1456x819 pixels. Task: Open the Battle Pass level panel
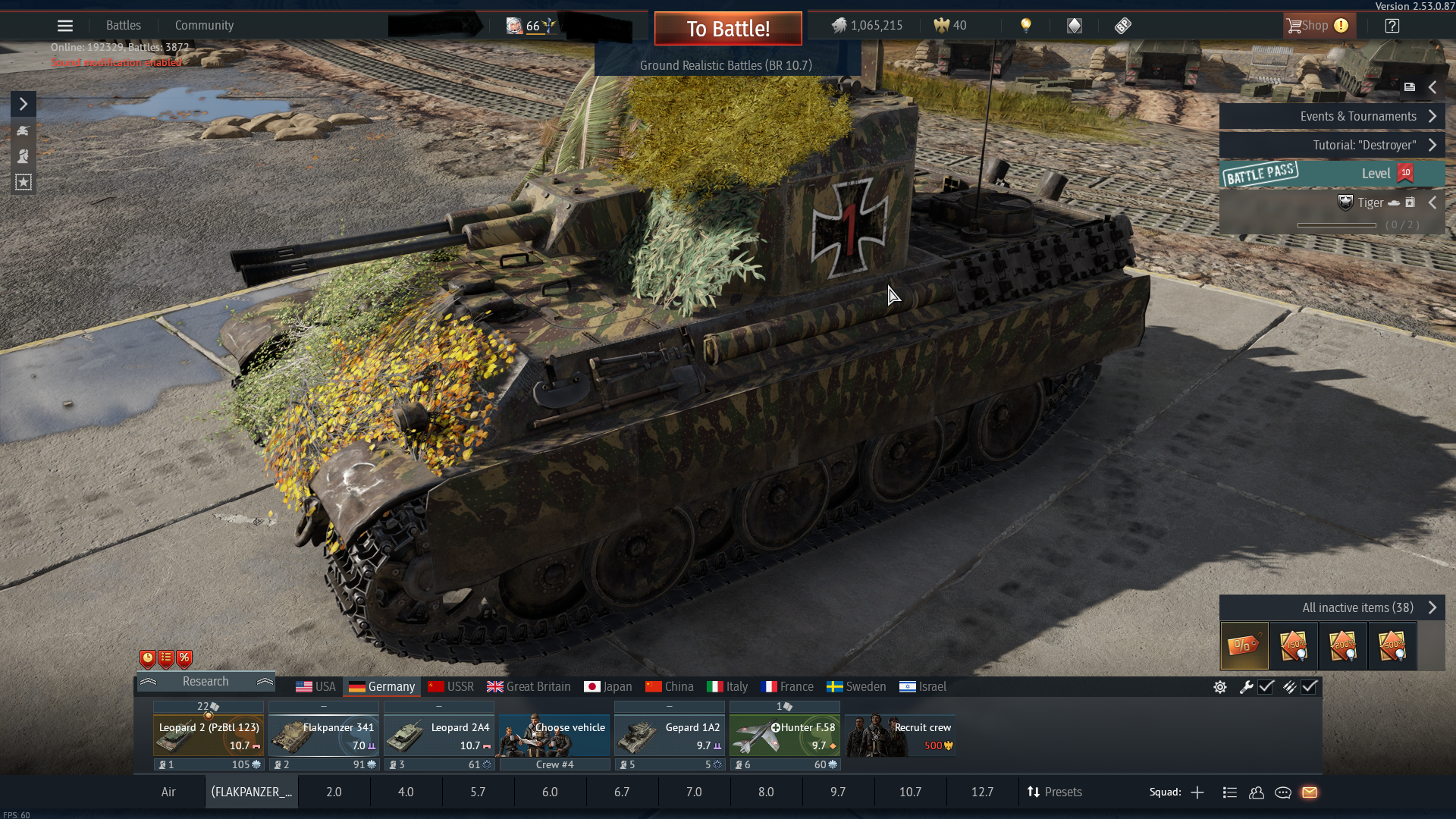click(x=1331, y=174)
